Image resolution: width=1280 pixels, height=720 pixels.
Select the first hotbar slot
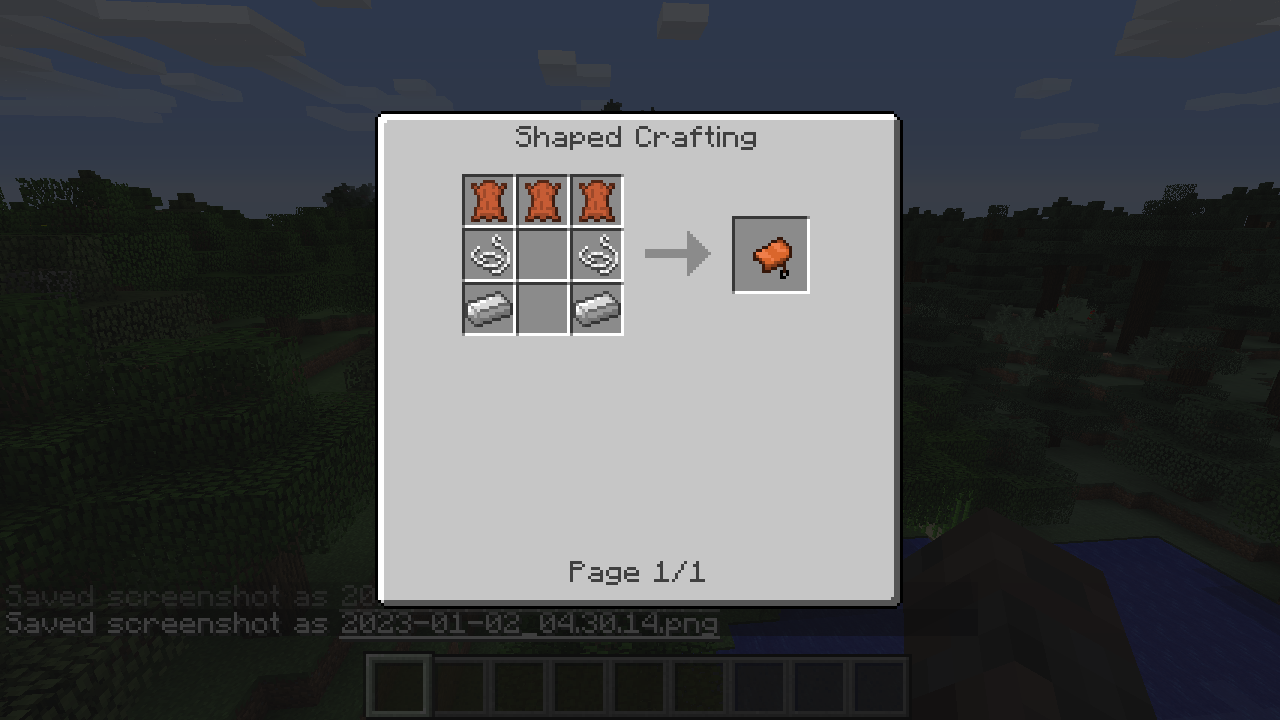click(x=397, y=685)
